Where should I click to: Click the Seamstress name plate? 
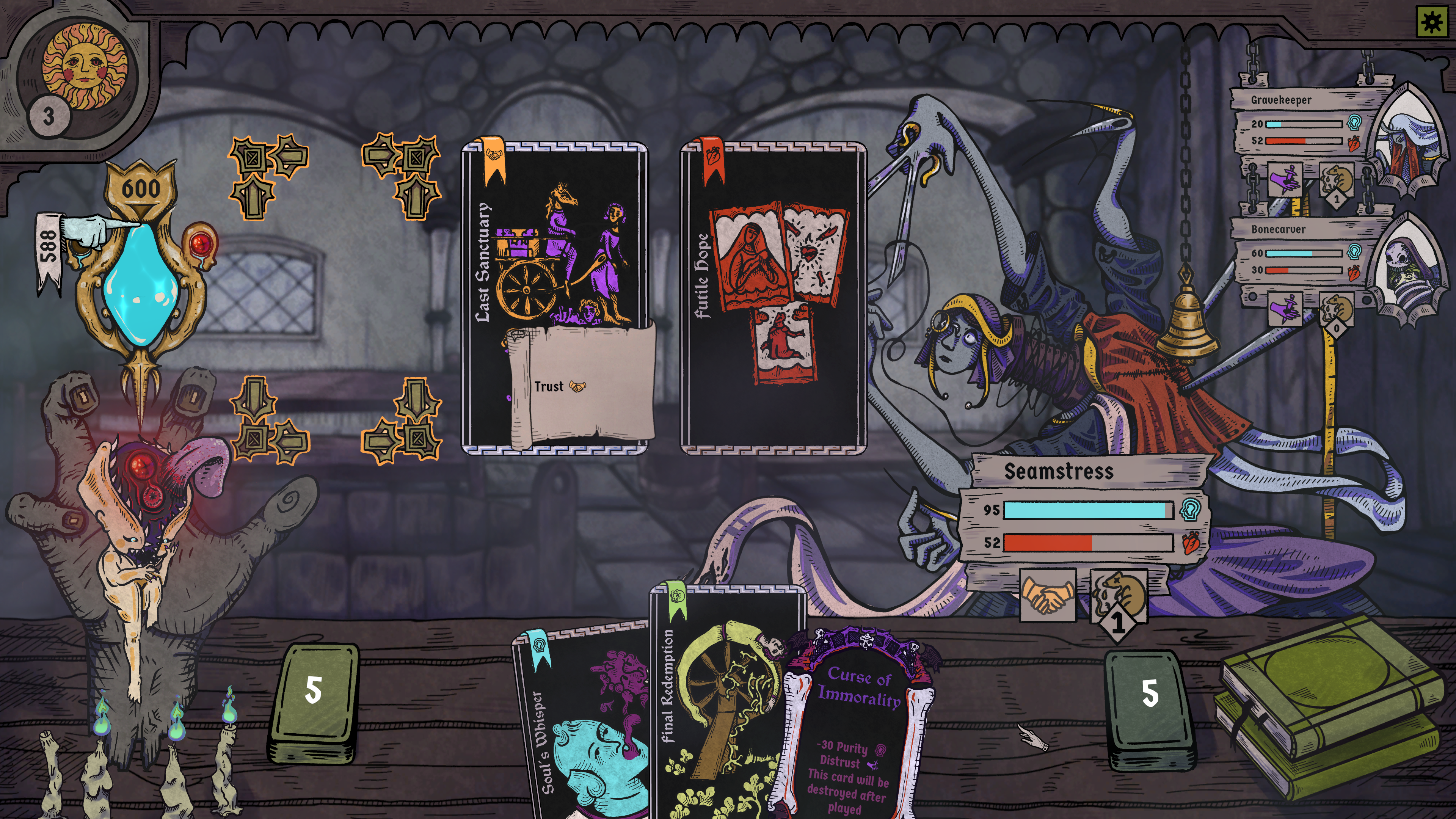pos(1059,471)
